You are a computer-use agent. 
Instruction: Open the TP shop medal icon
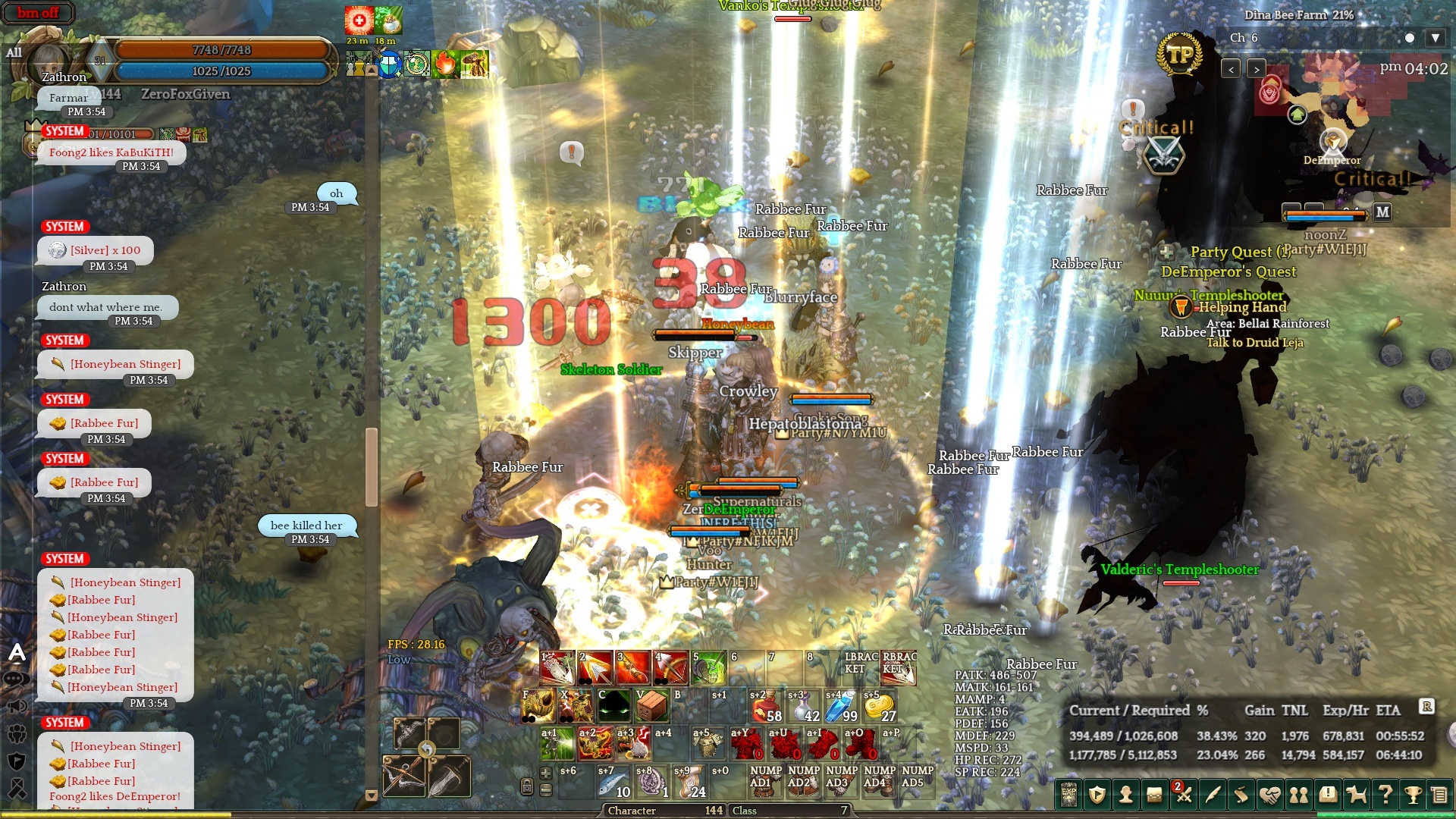[1179, 55]
